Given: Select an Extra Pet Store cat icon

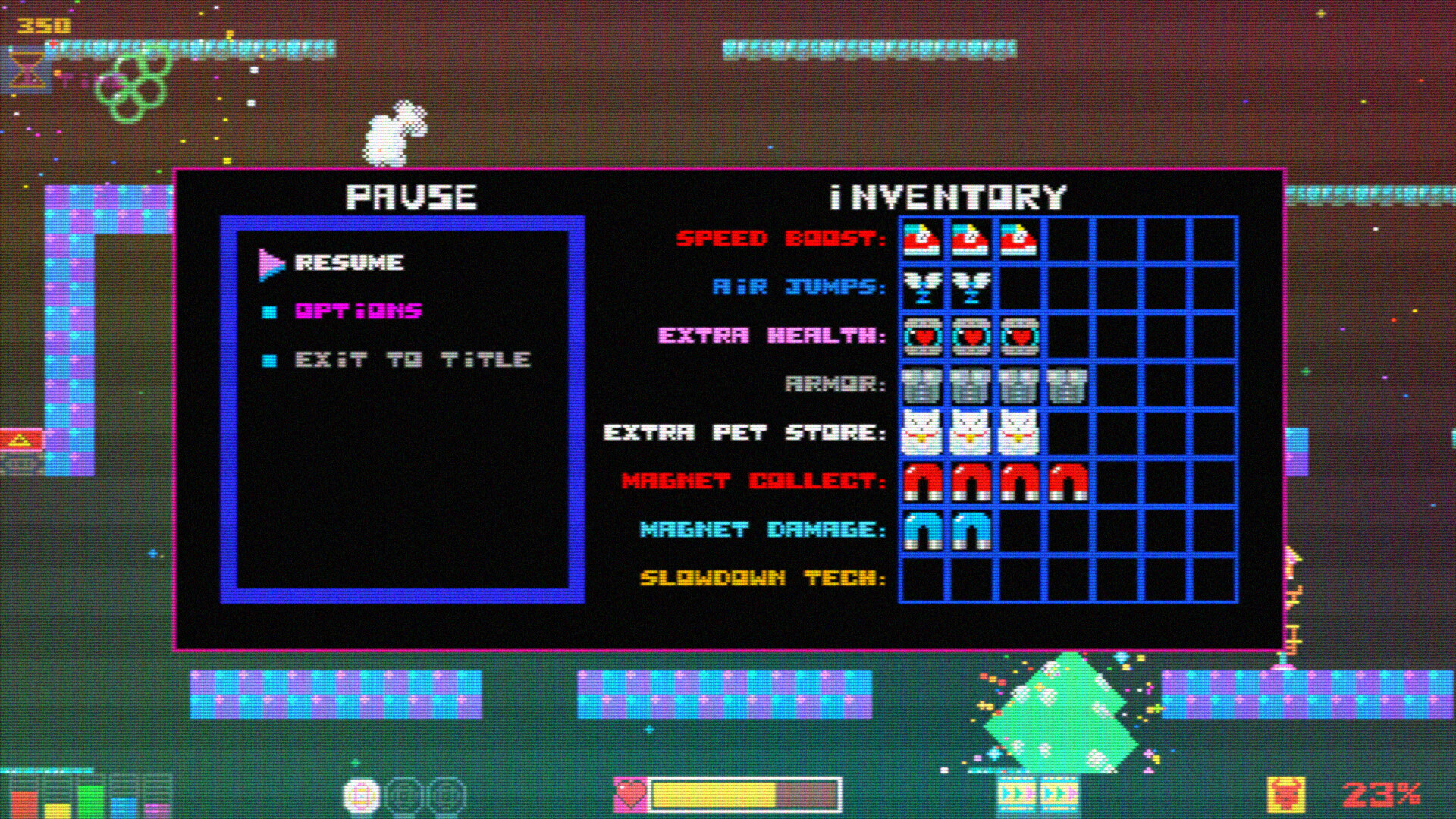Looking at the screenshot, I should tap(922, 434).
